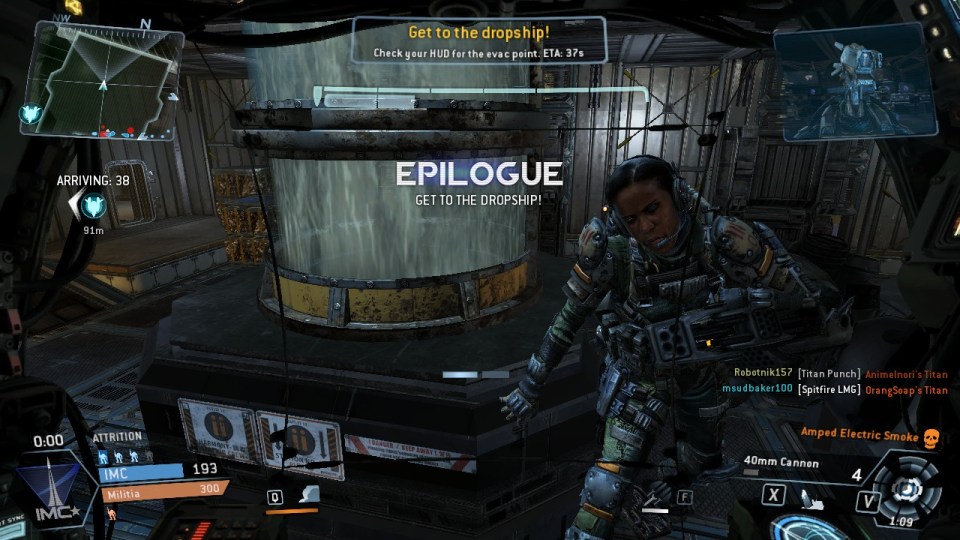Select the circular Titan core dial
Image resolution: width=960 pixels, height=540 pixels.
pos(908,488)
